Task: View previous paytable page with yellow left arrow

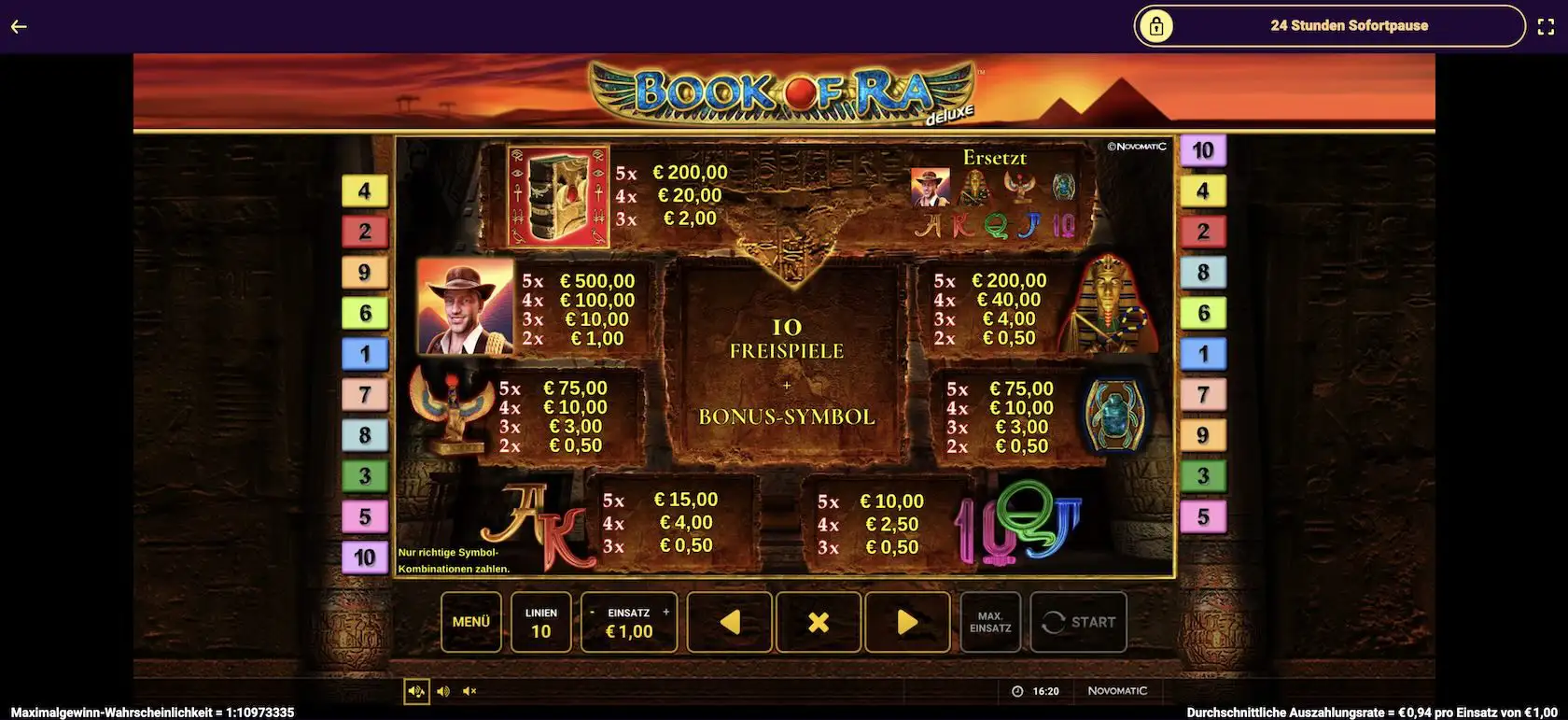Action: click(x=730, y=622)
